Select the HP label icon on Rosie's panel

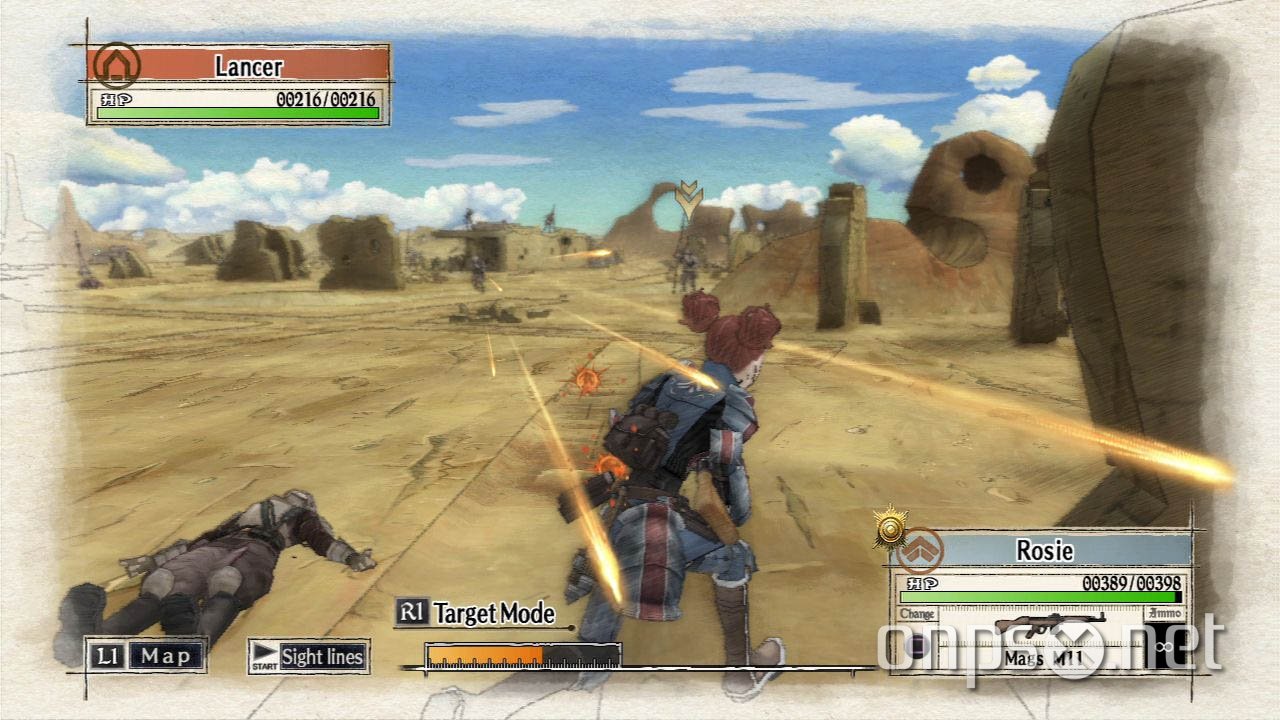[x=924, y=583]
